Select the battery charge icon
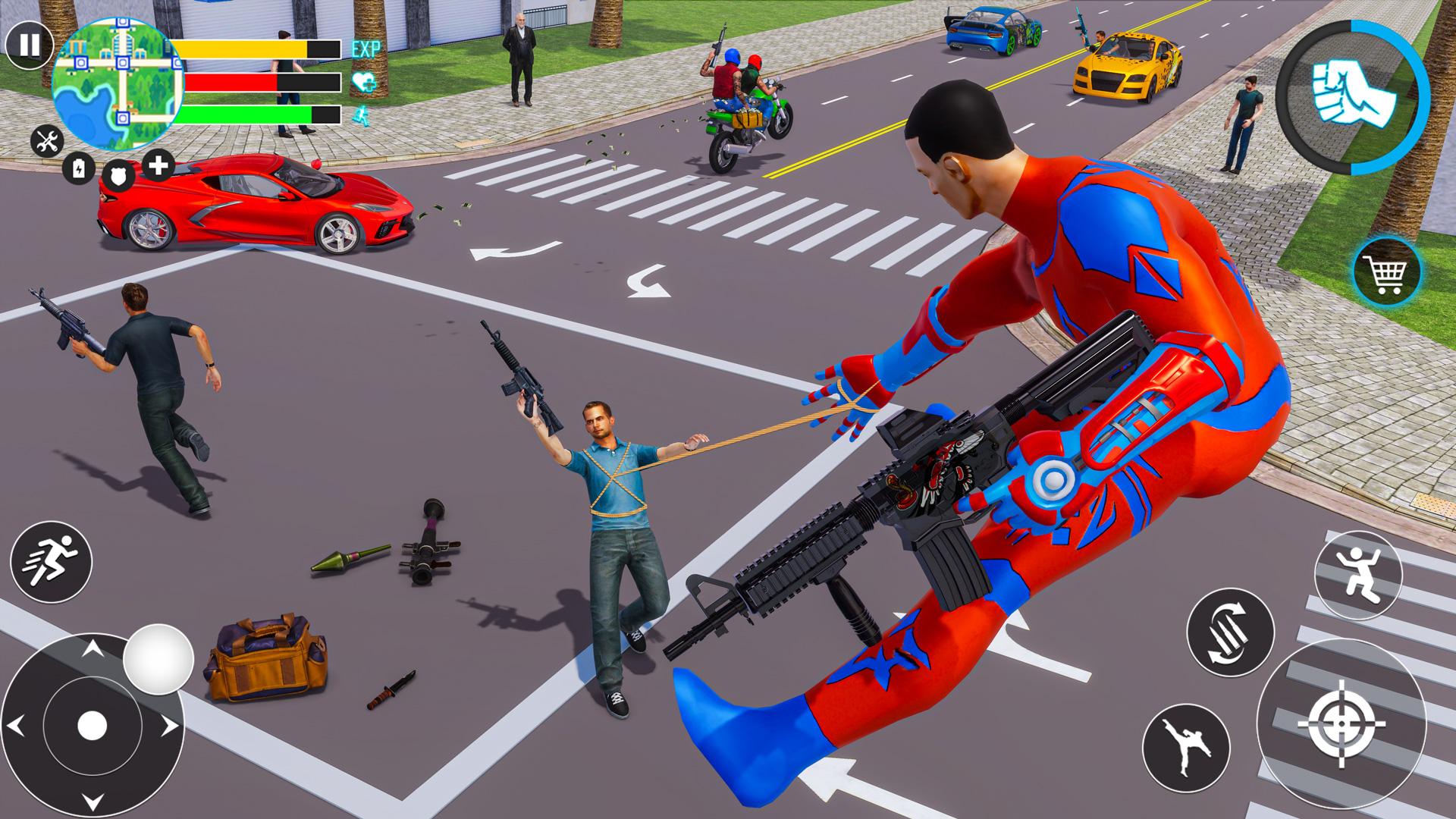The height and width of the screenshot is (819, 1456). tap(78, 168)
